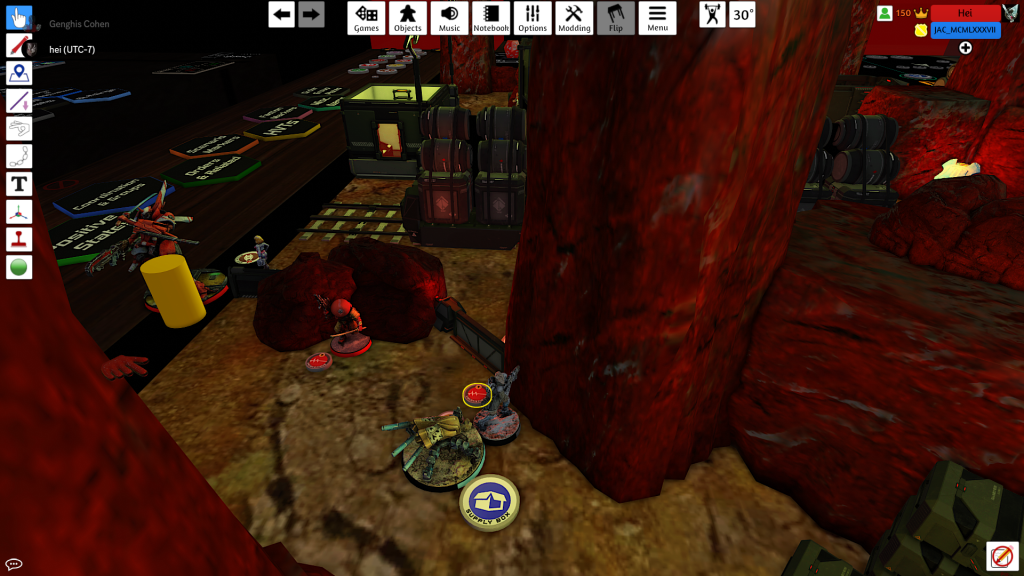Click the redo right arrow button
The image size is (1024, 576).
tap(311, 14)
